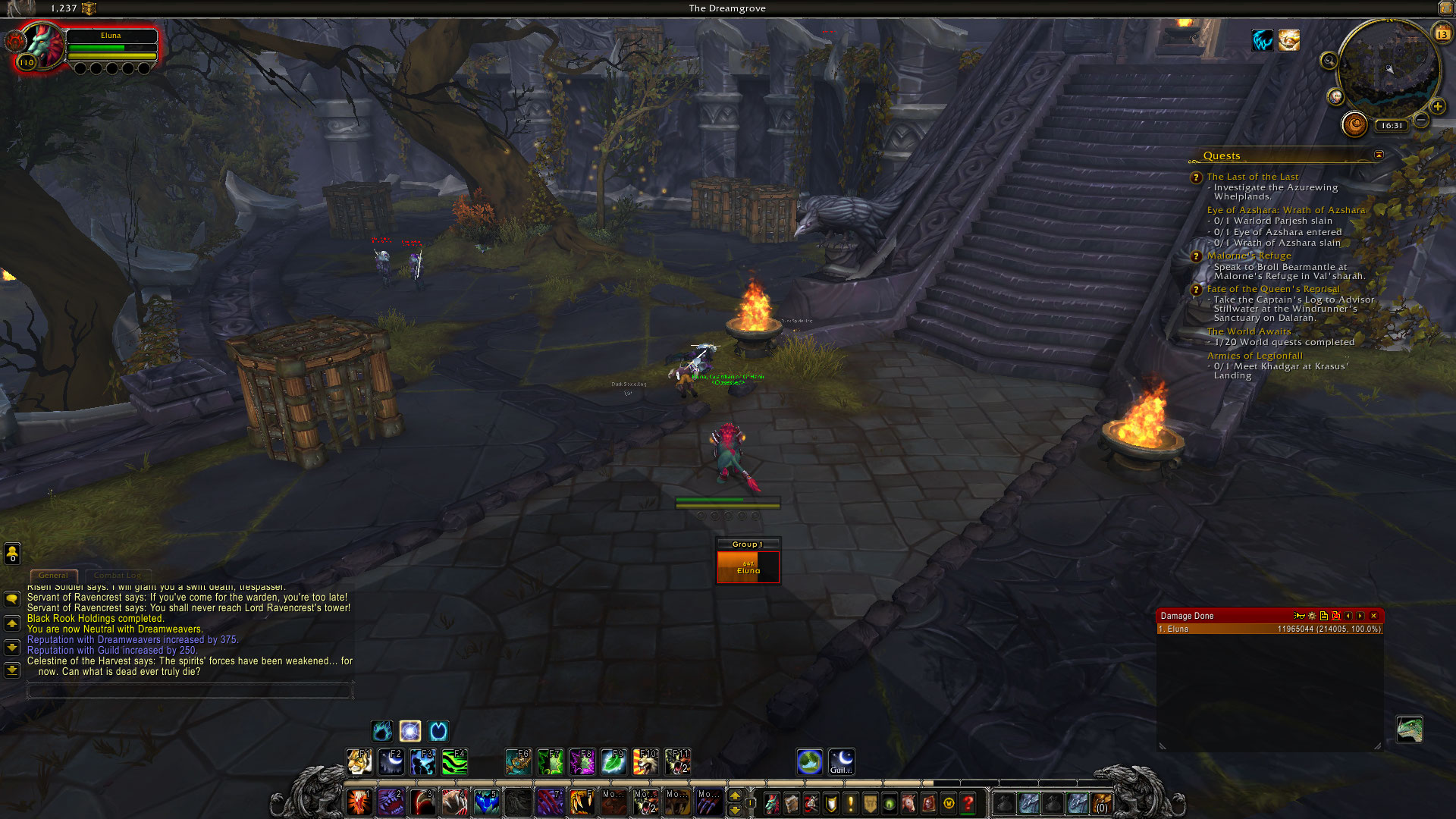Open the minimap tracking magnifier button
Screen dimensions: 1456x819
(x=1329, y=61)
